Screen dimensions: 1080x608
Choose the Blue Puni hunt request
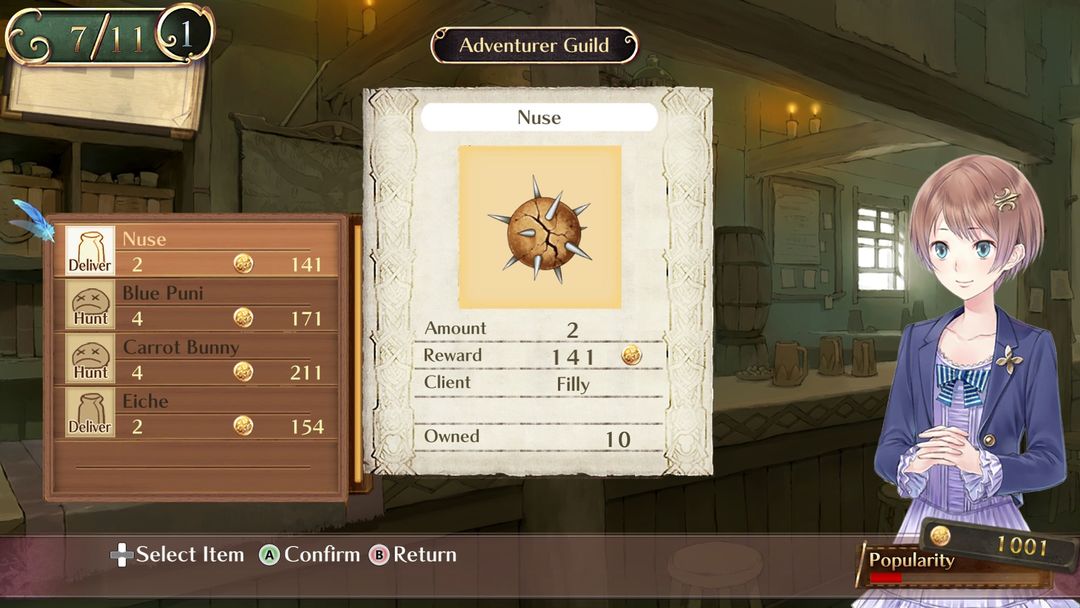coord(198,305)
